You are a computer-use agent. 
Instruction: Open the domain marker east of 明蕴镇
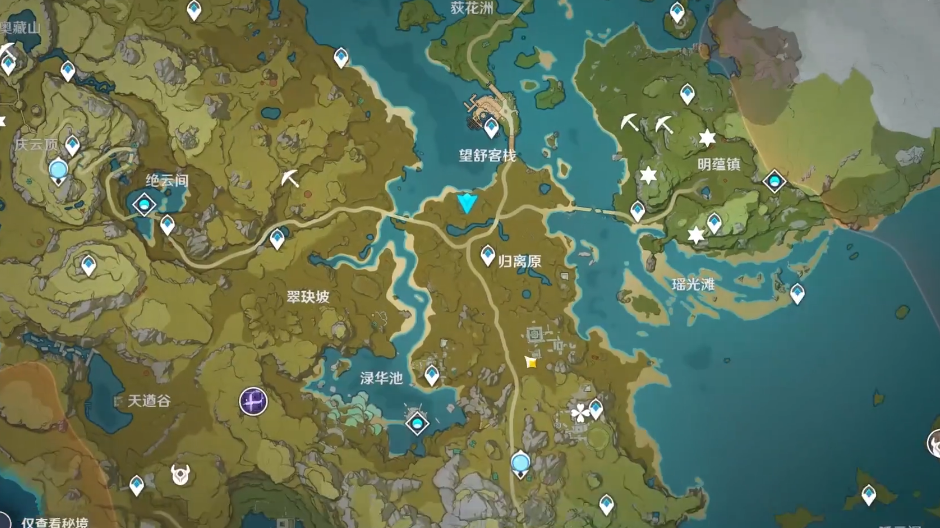[774, 181]
